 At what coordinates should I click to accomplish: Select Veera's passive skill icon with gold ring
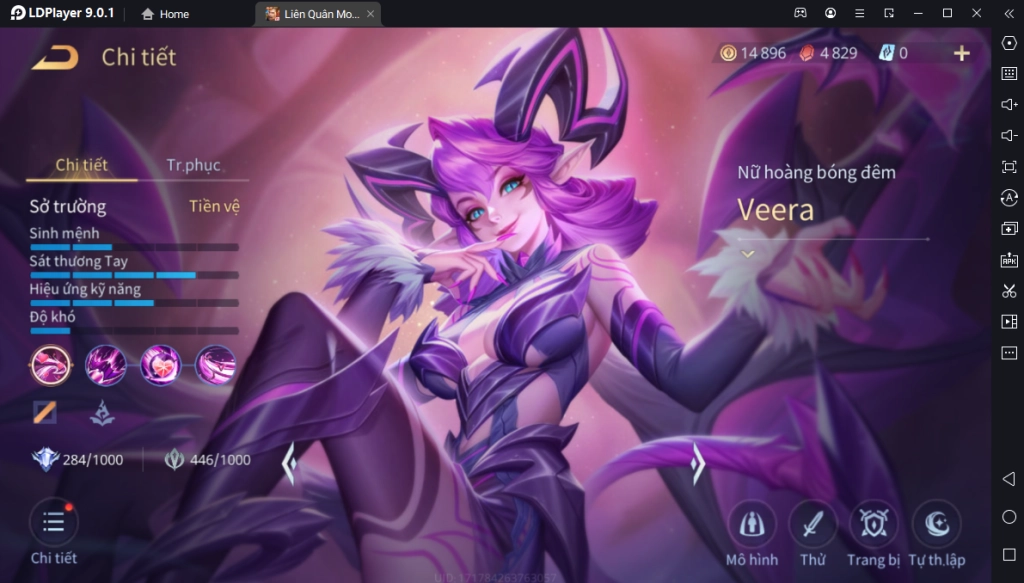[50, 365]
